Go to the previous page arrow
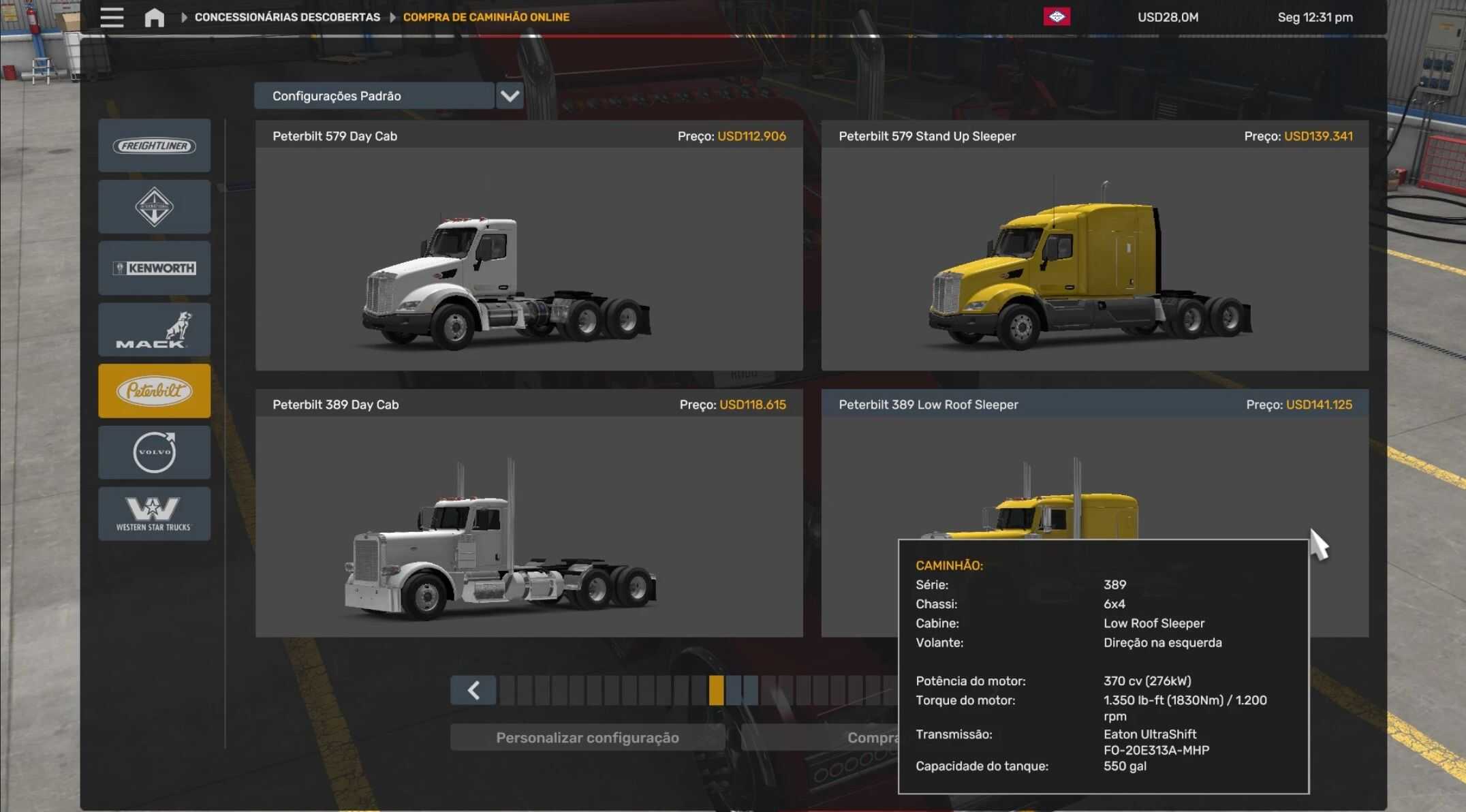The height and width of the screenshot is (812, 1466). click(473, 691)
